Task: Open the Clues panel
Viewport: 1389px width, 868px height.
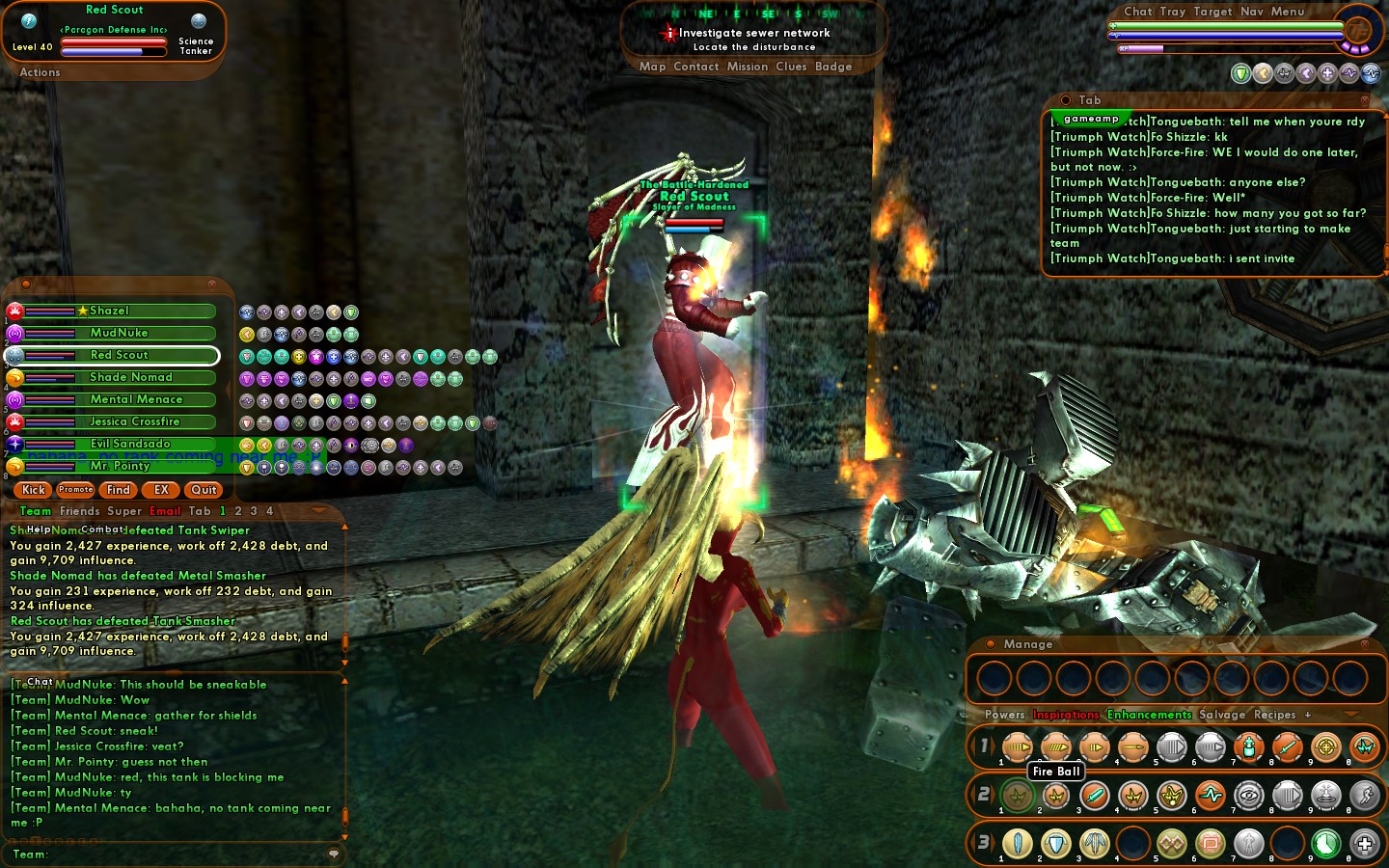Action: pos(791,67)
